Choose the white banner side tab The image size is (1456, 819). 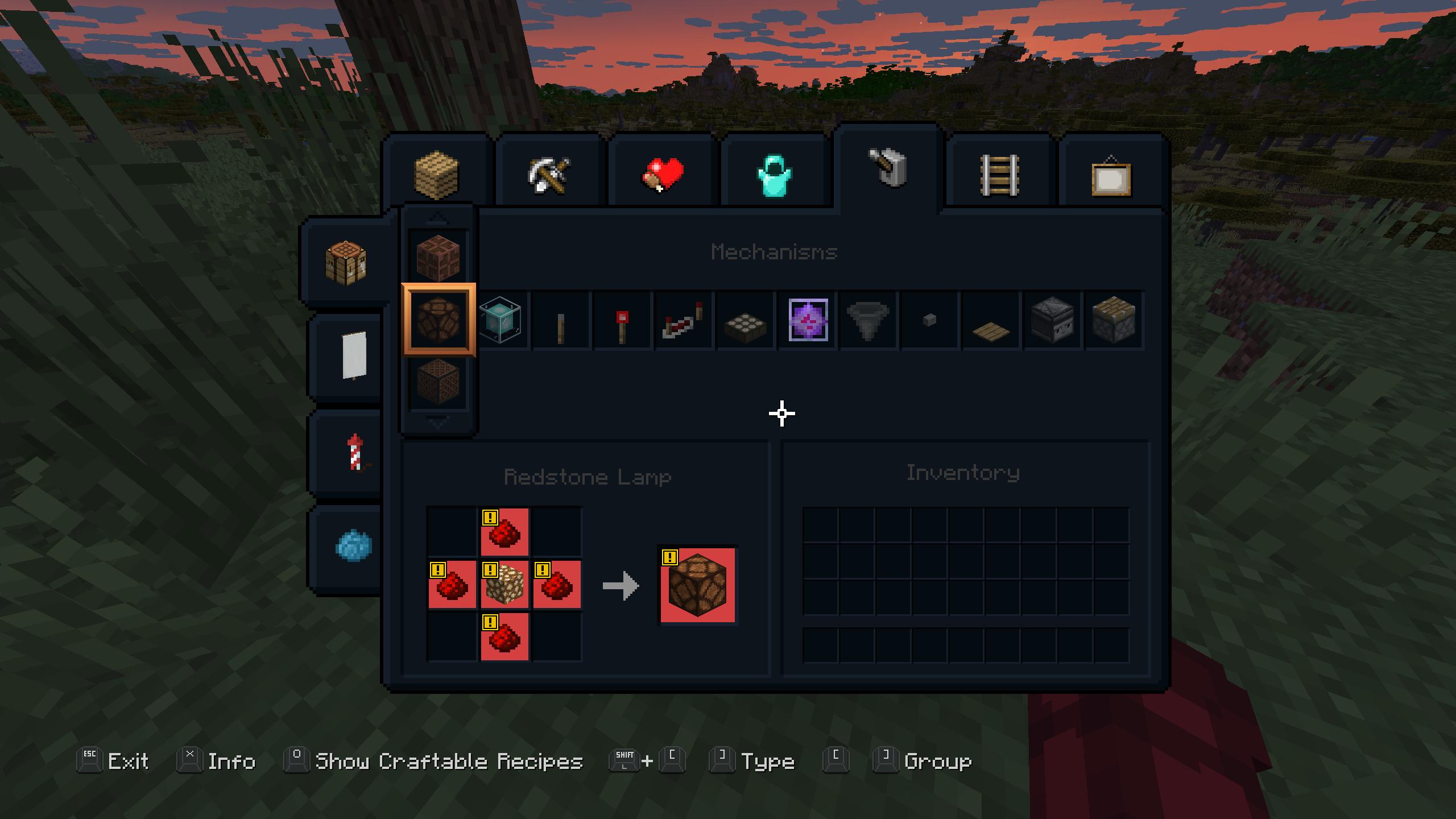coord(354,356)
